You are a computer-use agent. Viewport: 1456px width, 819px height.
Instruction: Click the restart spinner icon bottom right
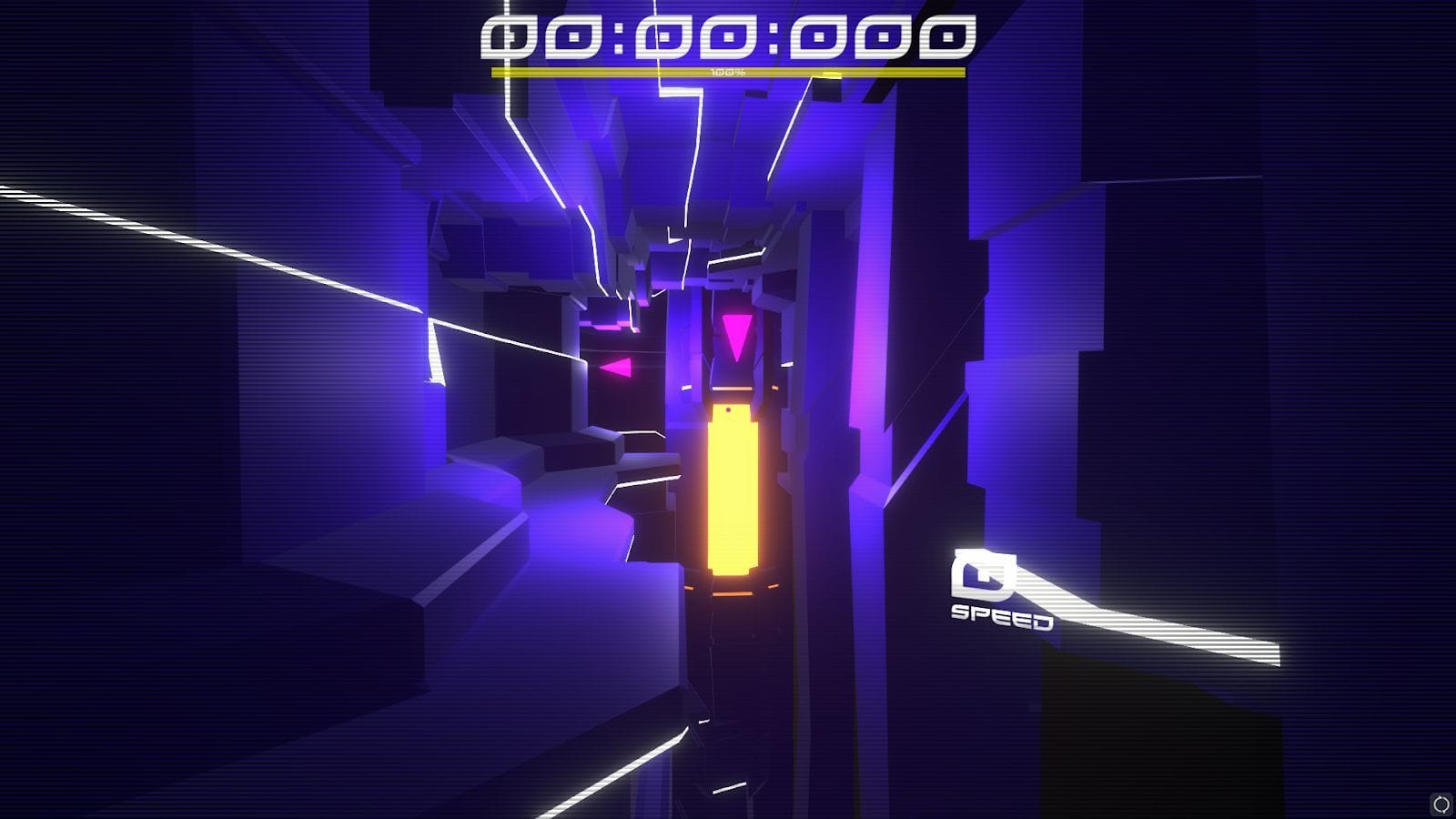(1442, 804)
